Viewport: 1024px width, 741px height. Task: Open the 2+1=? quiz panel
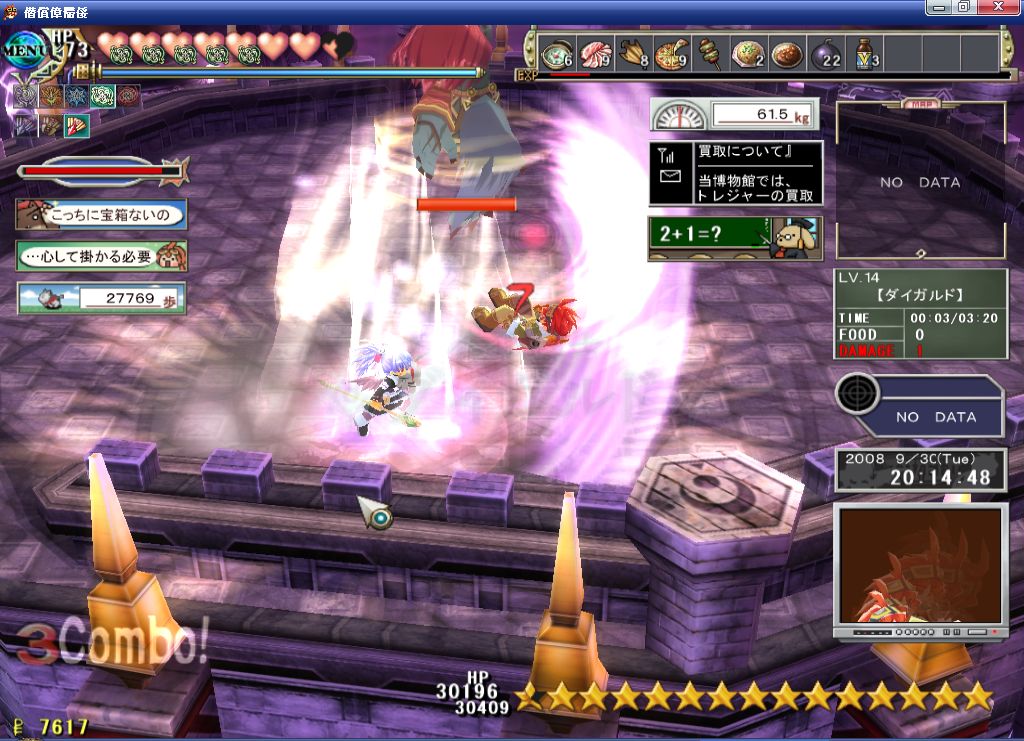coord(735,238)
